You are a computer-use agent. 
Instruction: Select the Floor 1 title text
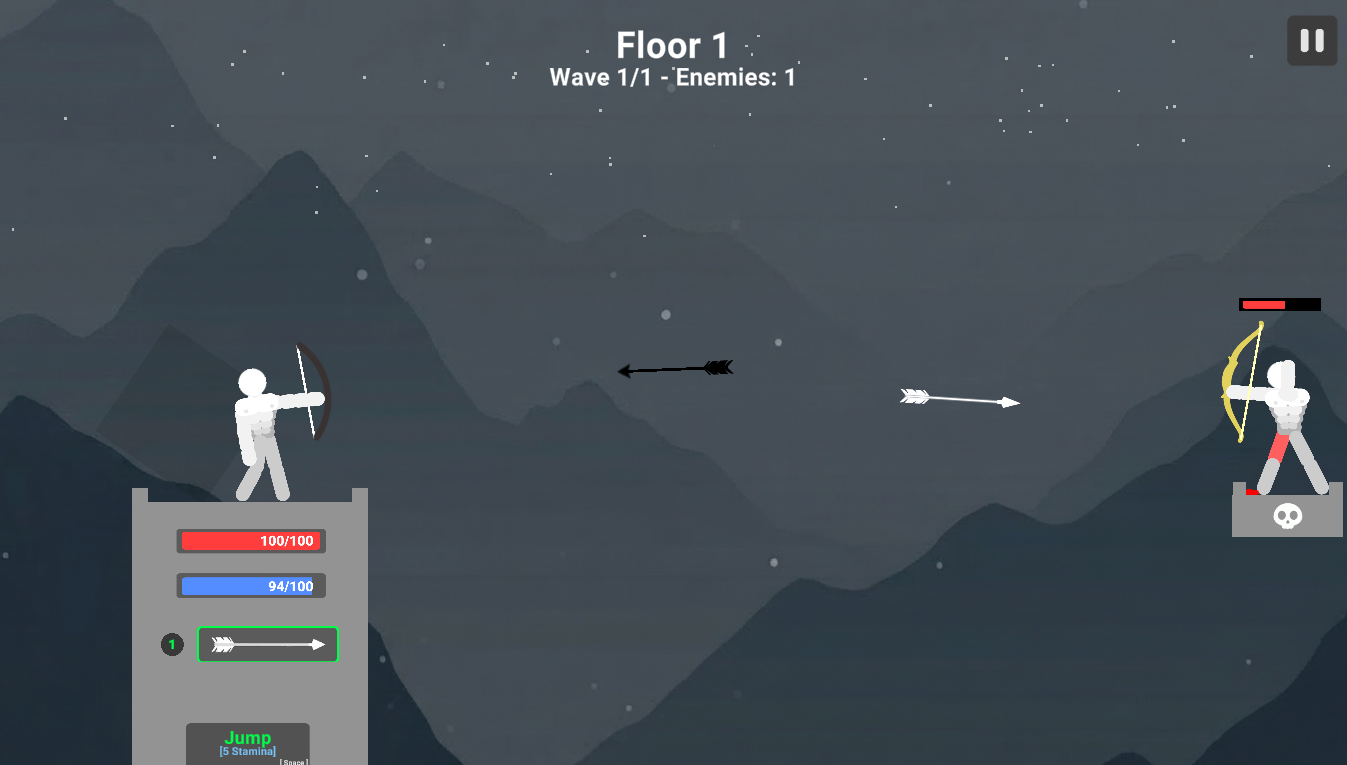tap(671, 46)
